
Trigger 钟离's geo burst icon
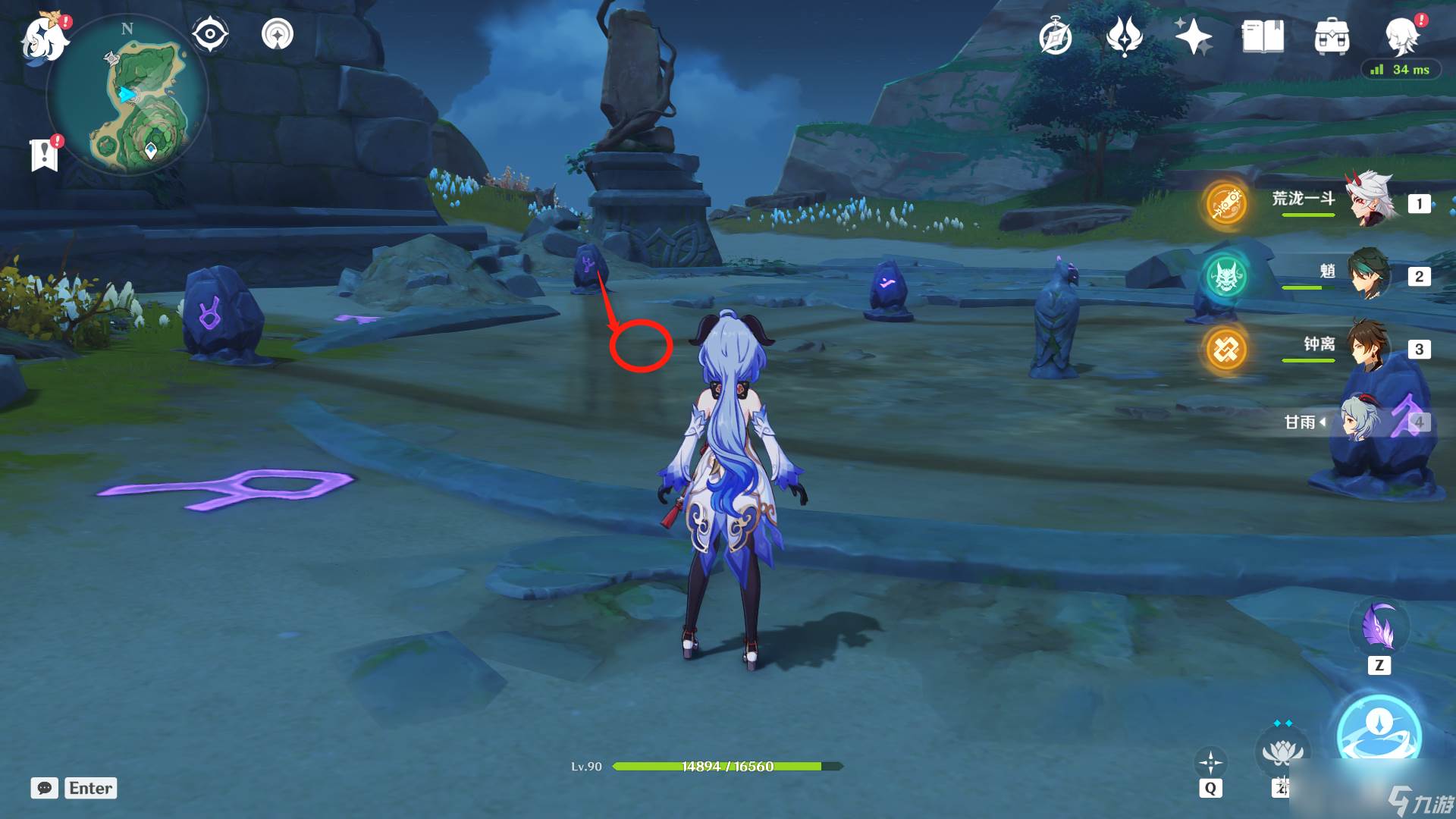[1226, 349]
